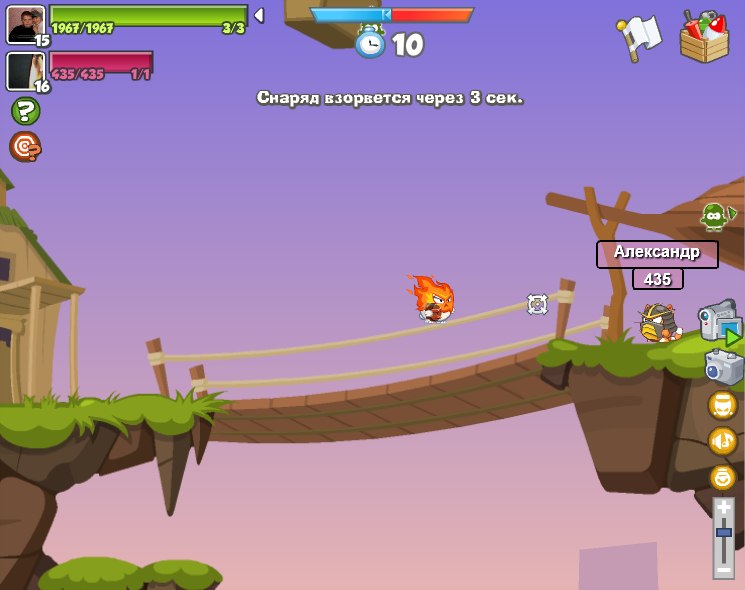Viewport: 745px width, 590px height.
Task: Click the orange target hint button
Action: [x=25, y=146]
